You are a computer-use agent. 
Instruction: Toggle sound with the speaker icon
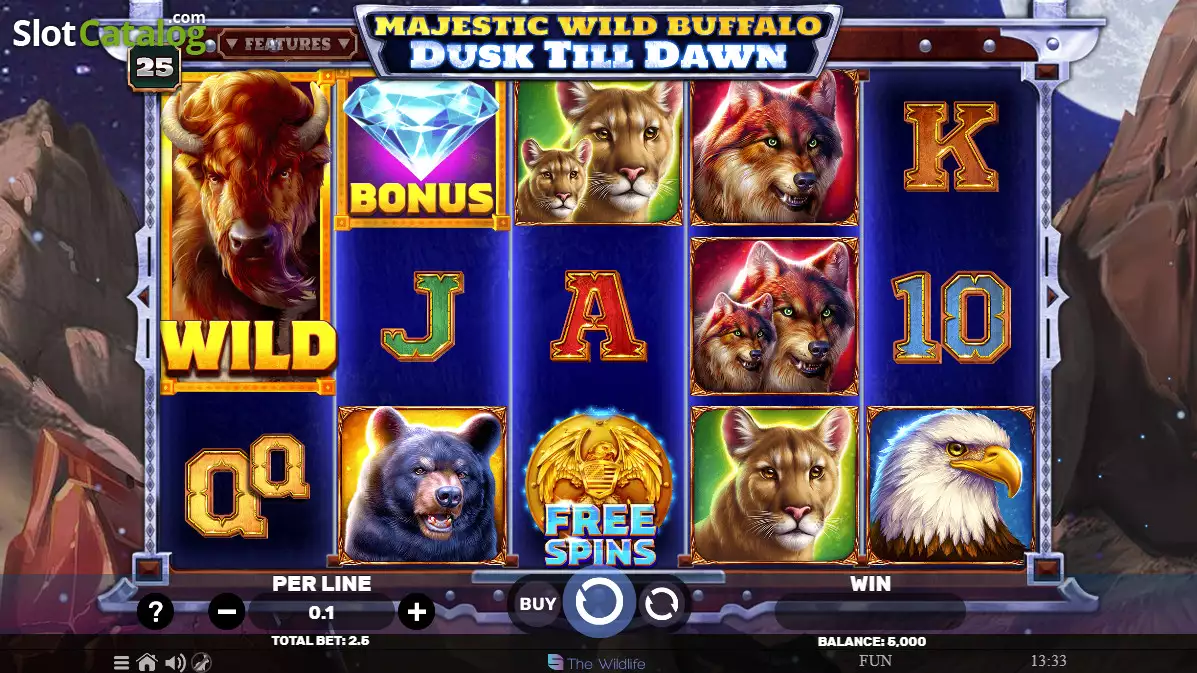pos(175,662)
